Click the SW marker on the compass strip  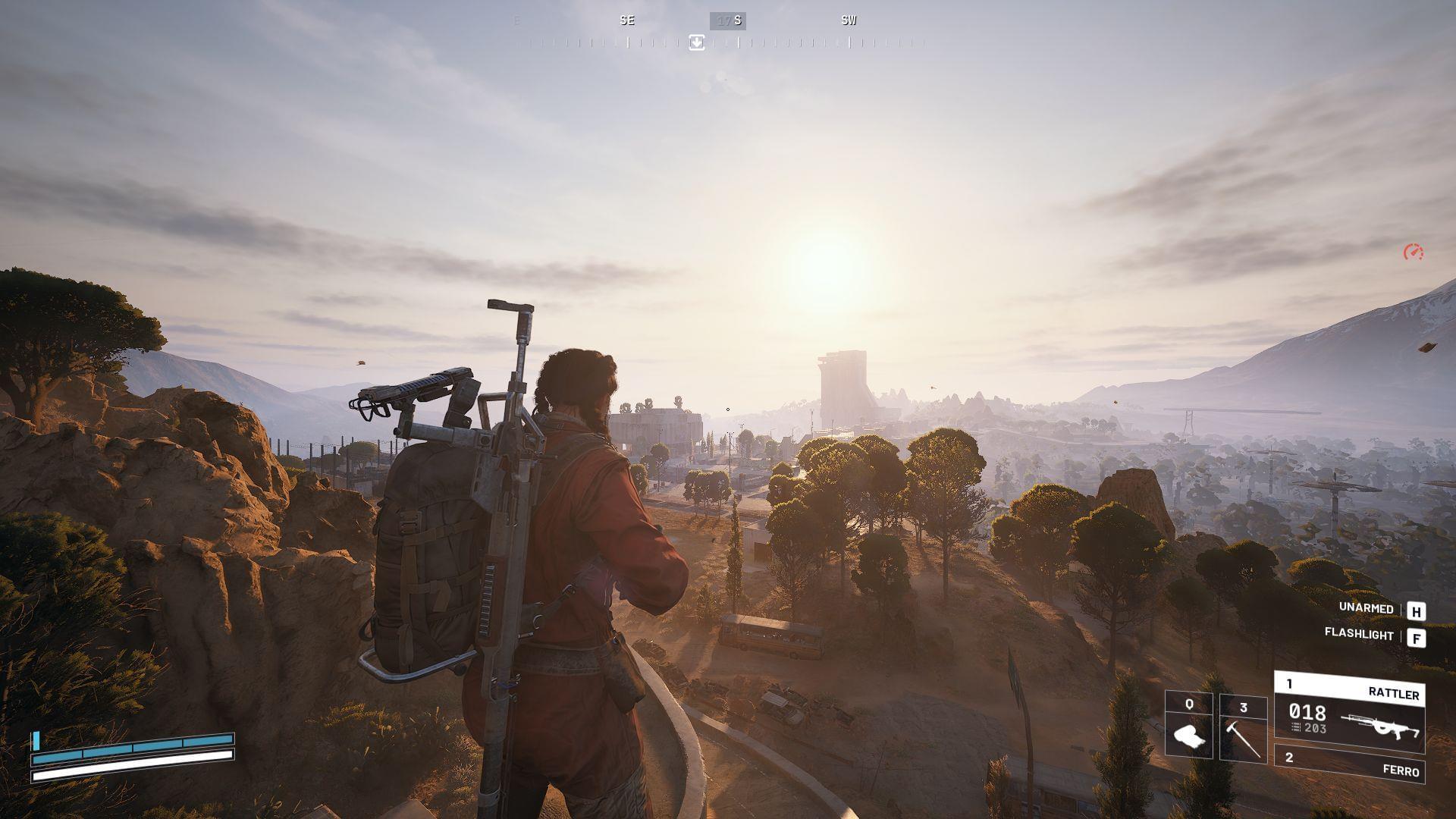click(x=848, y=20)
